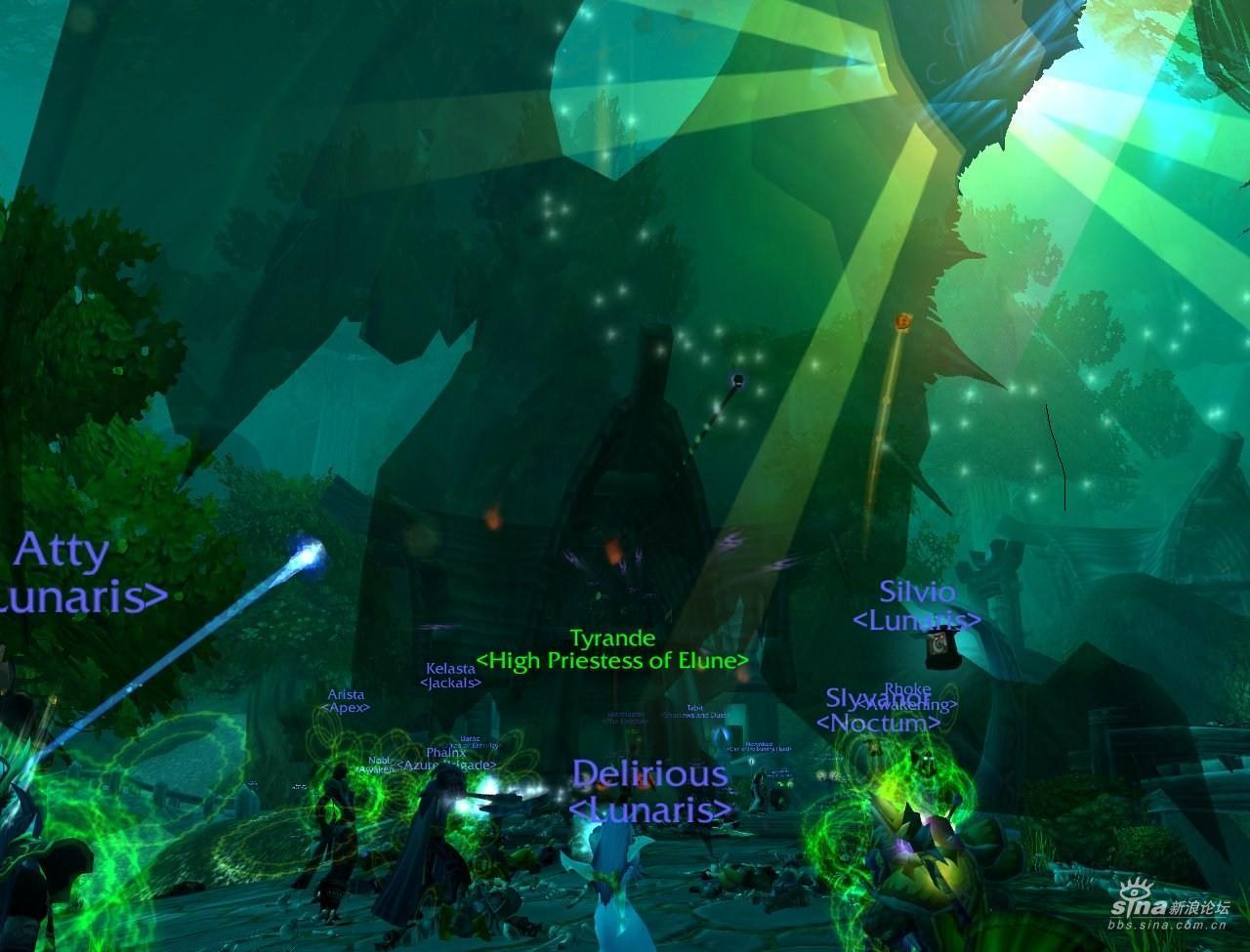Choose Arista's name label
Image resolution: width=1250 pixels, height=952 pixels.
346,694
